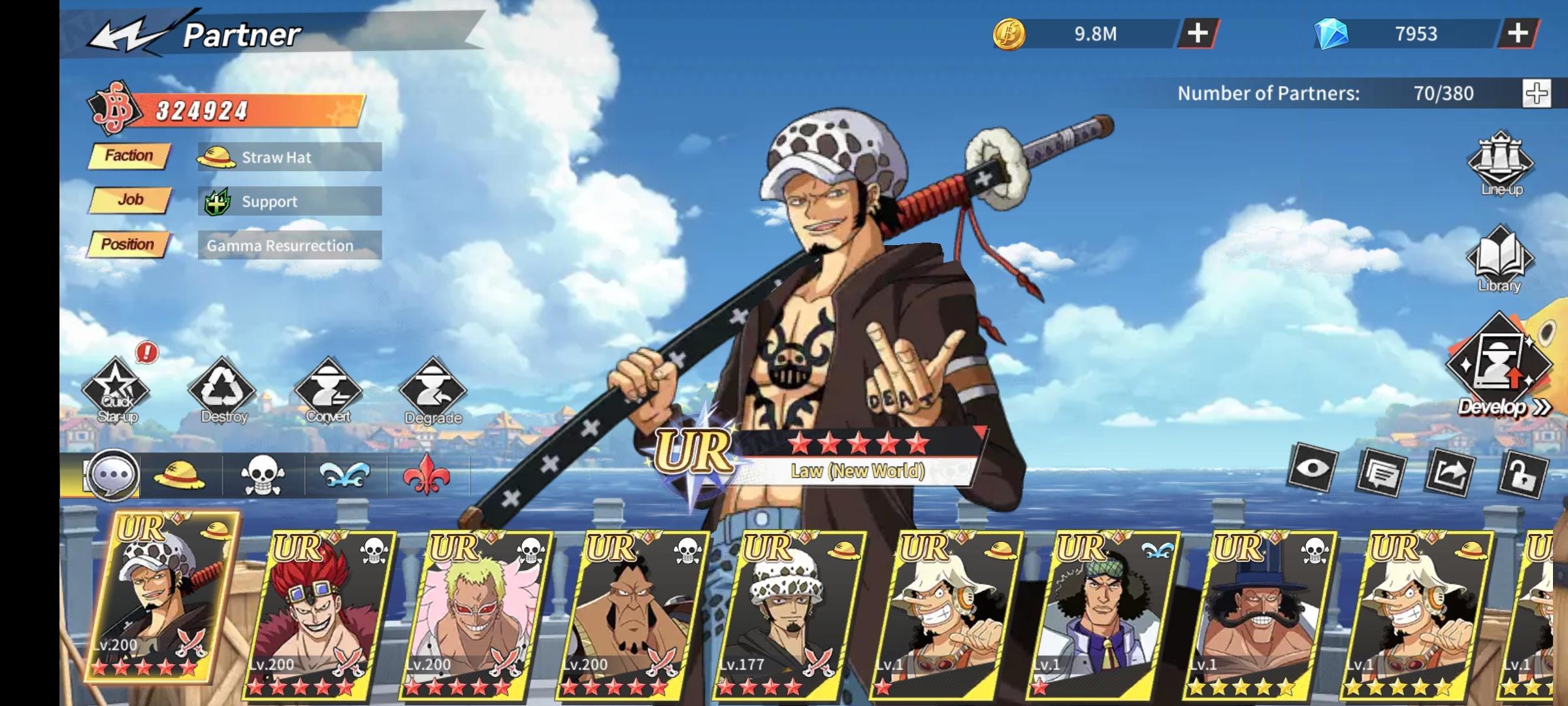Toggle the padlock lock on this partner
1568x706 pixels.
[1524, 473]
